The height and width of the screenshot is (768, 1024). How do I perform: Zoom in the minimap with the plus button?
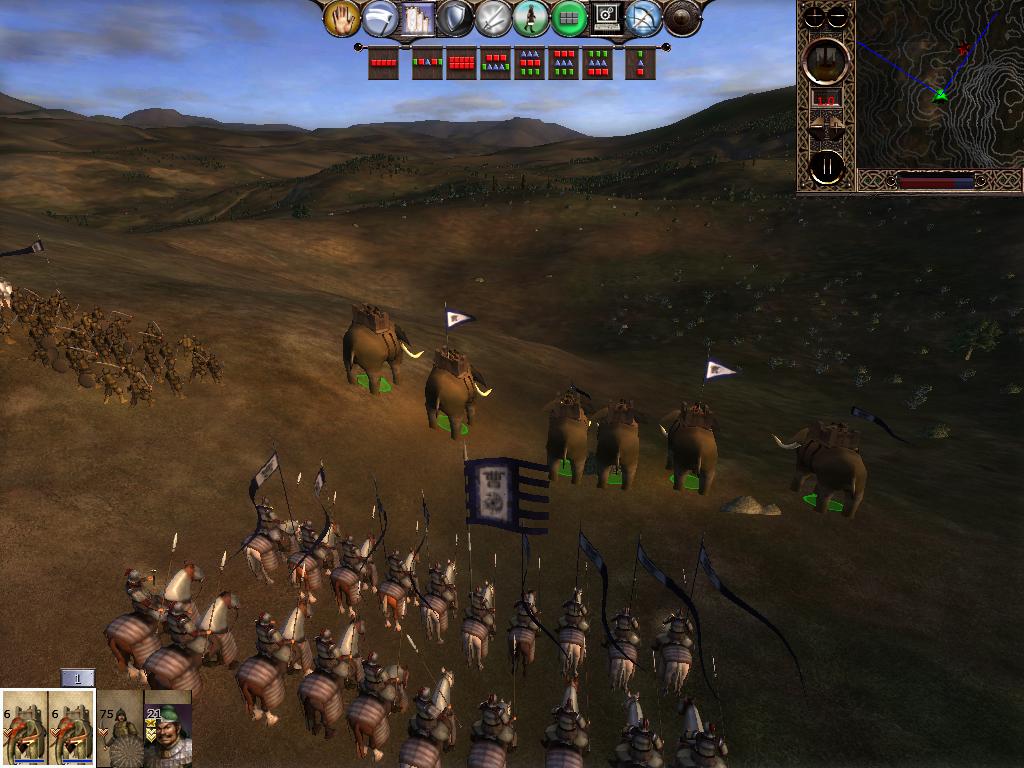tap(815, 16)
